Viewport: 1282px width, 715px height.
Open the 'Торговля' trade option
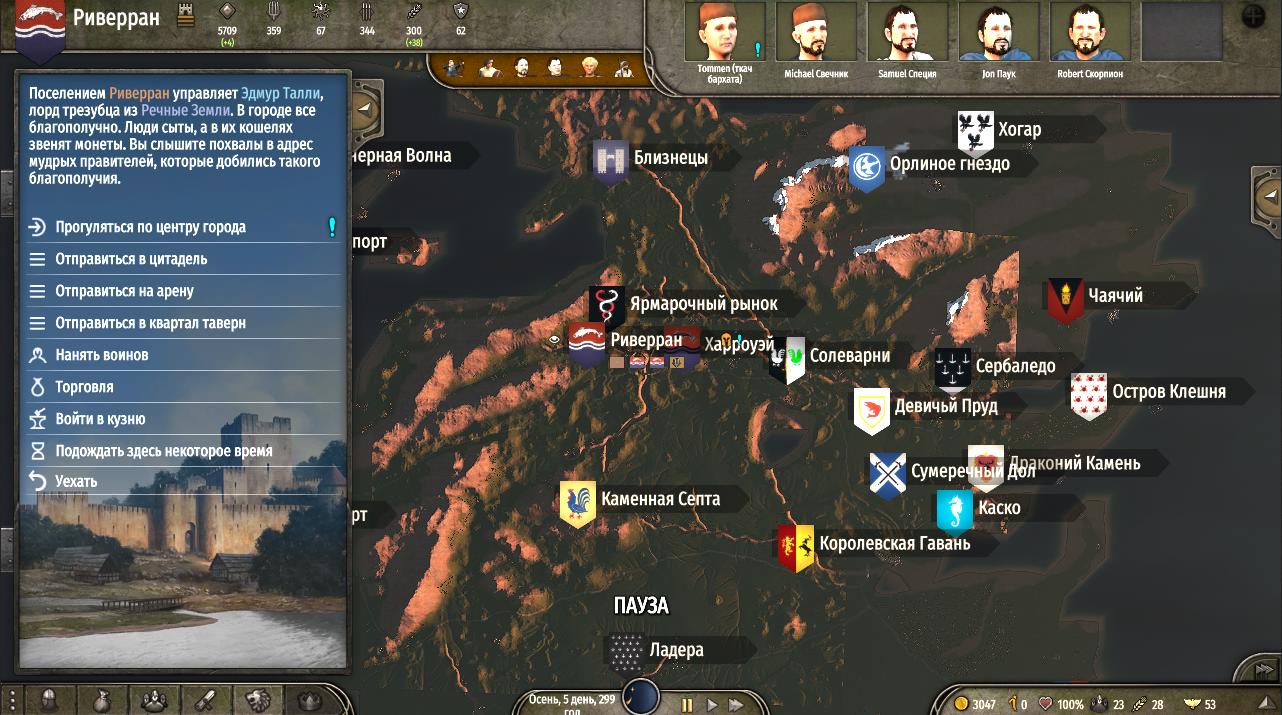84,387
